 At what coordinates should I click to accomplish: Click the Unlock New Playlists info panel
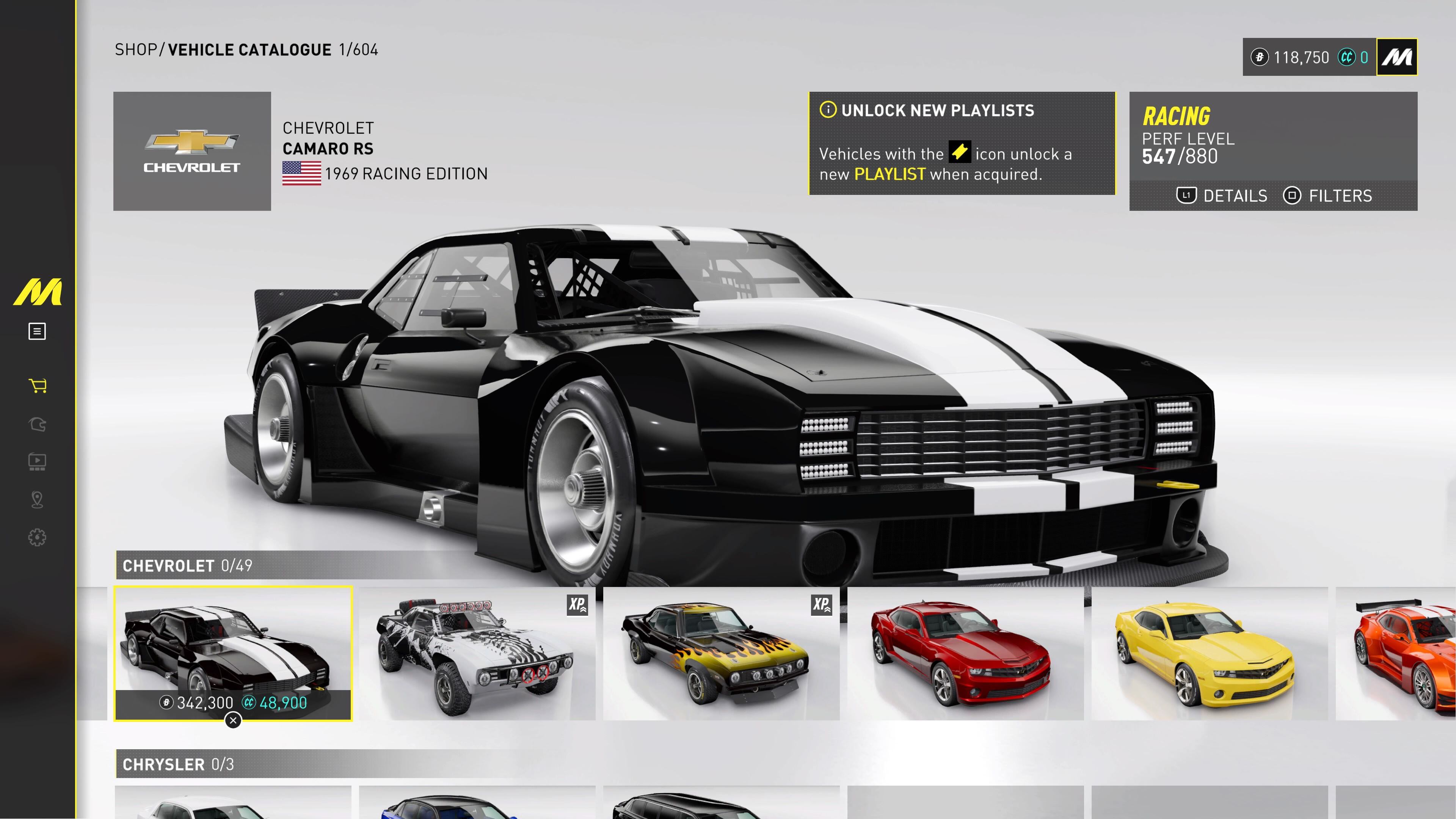pyautogui.click(x=962, y=143)
